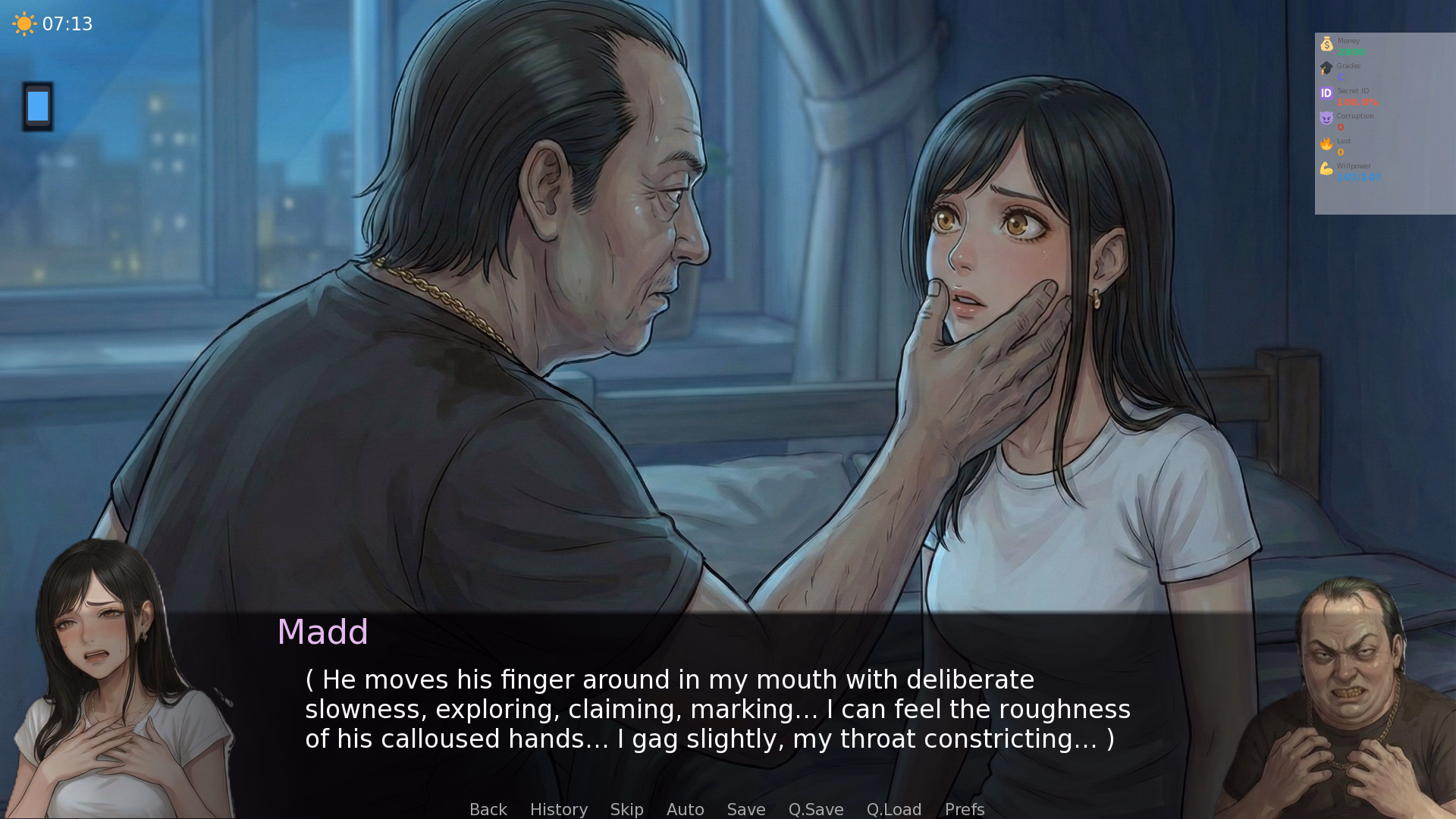Click the sun icon beside the clock

[24, 24]
